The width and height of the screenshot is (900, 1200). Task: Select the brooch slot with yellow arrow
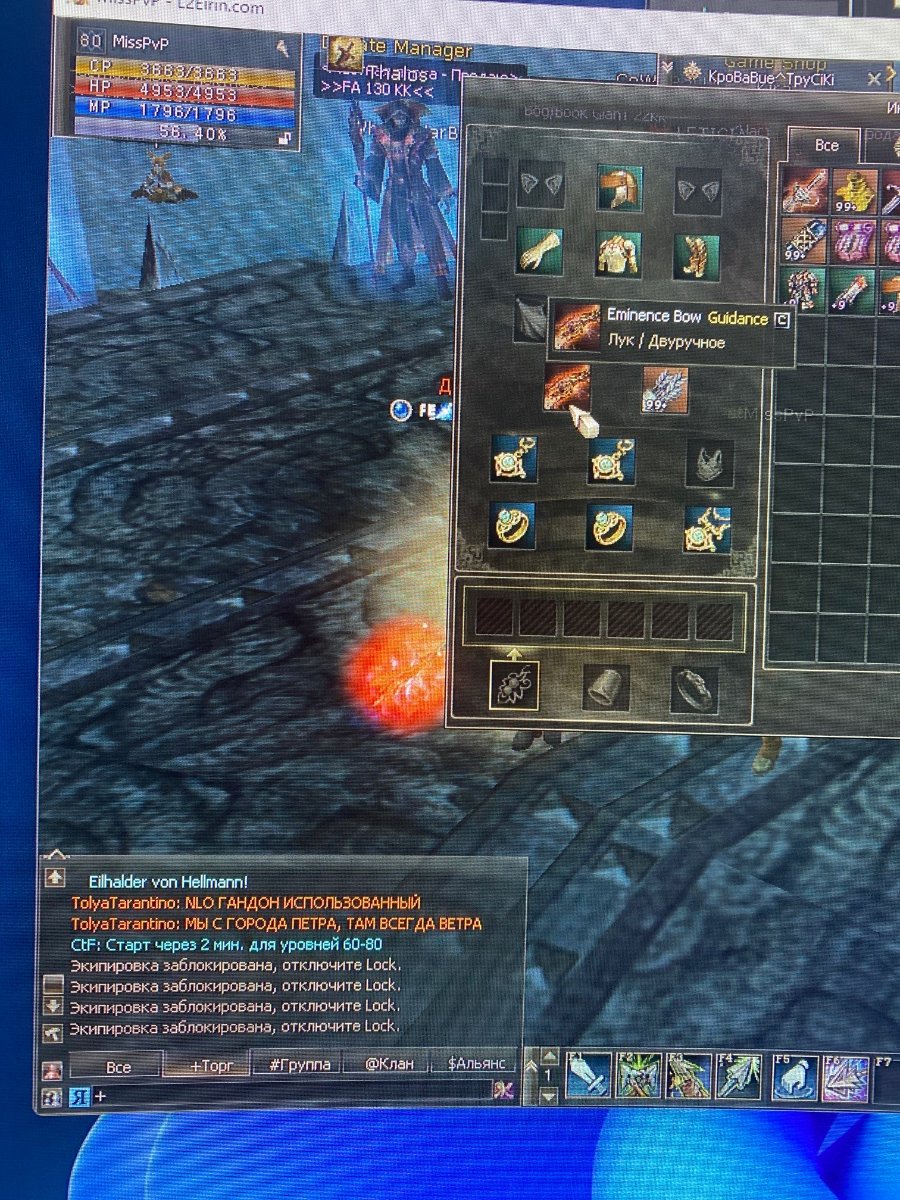514,686
